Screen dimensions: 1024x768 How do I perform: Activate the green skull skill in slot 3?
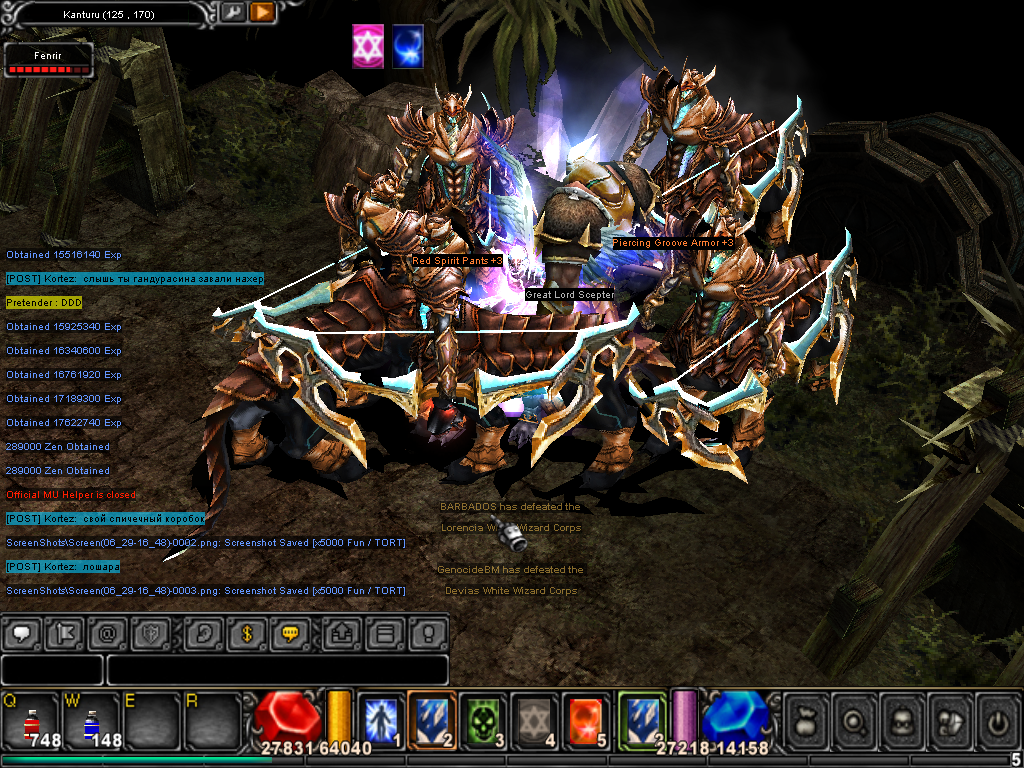[x=485, y=718]
